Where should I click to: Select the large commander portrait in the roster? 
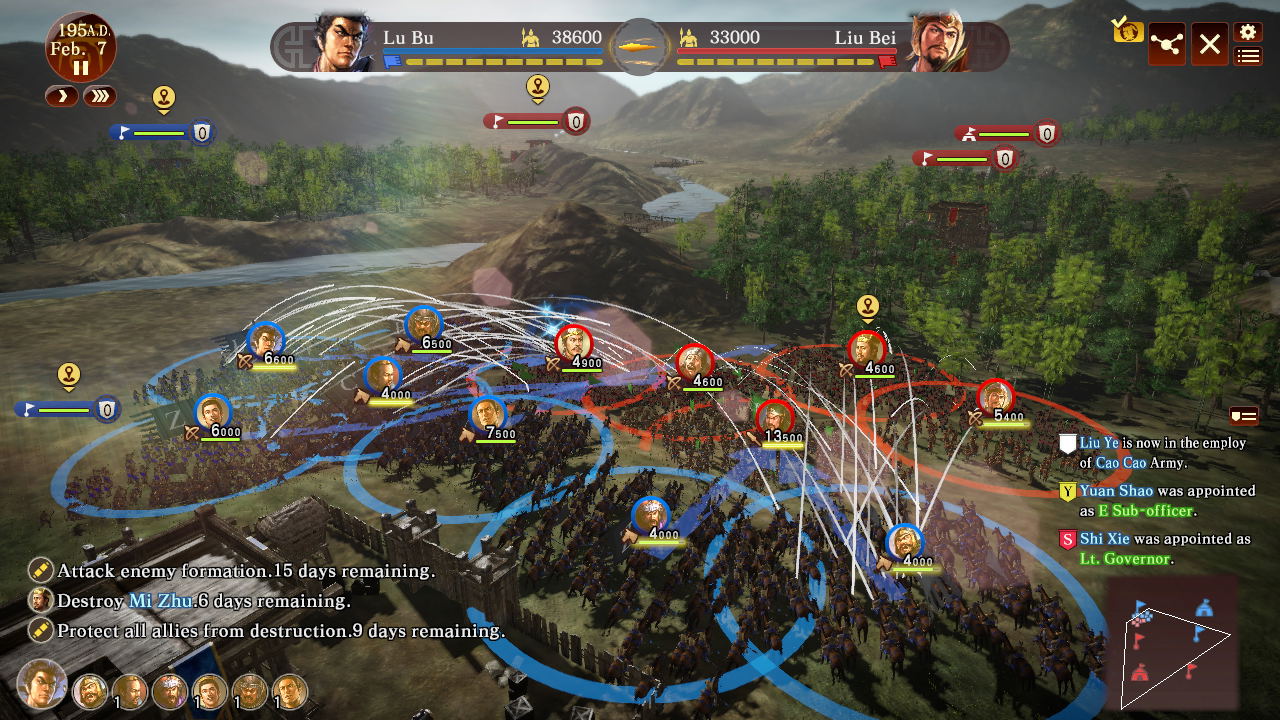click(42, 685)
